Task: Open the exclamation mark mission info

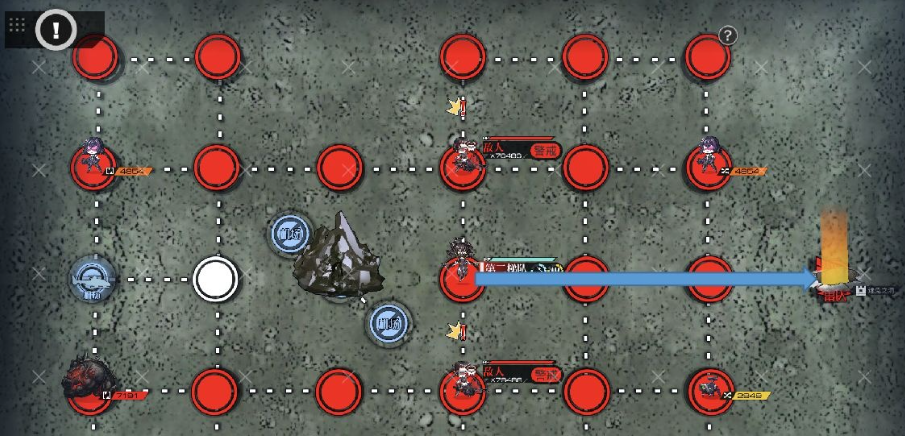Action: (x=56, y=30)
